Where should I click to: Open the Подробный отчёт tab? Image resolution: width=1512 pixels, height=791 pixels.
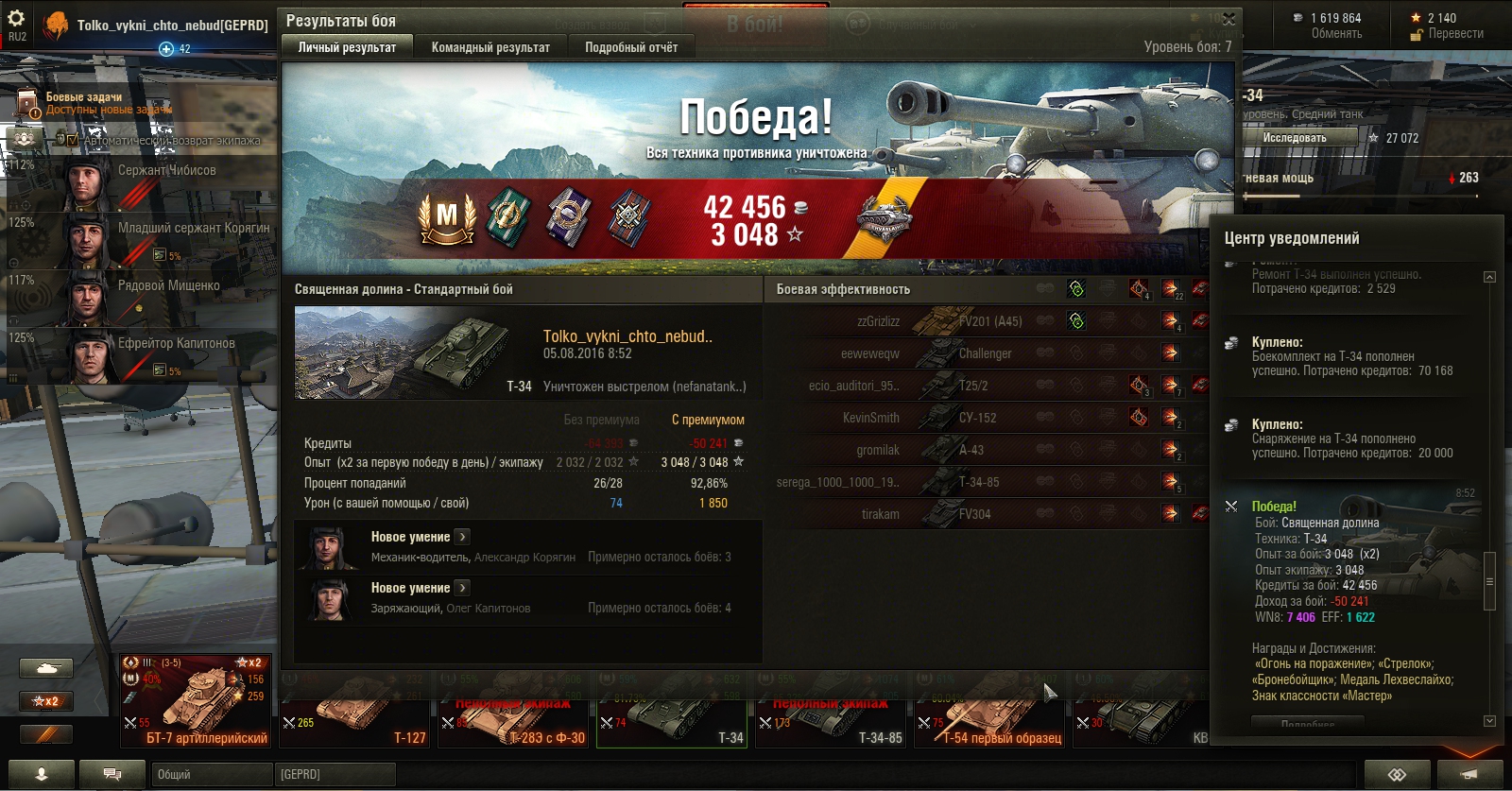point(631,47)
